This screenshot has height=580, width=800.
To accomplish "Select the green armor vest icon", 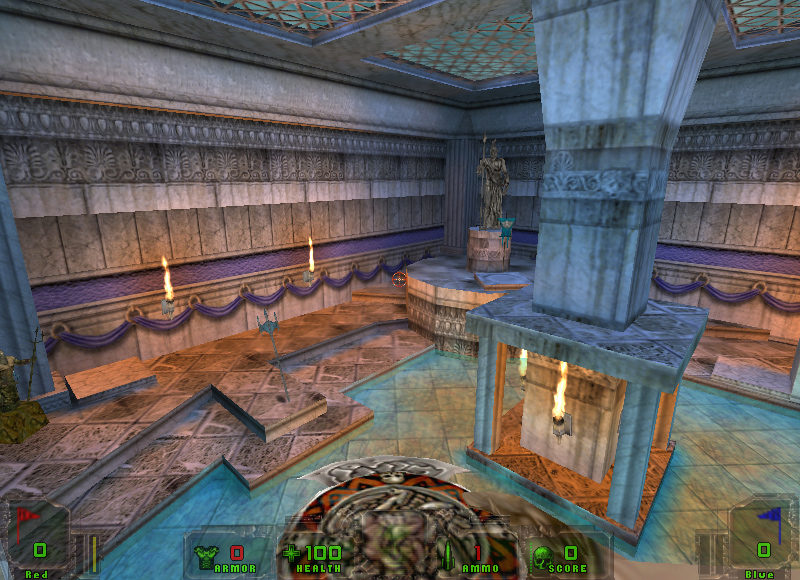I will pyautogui.click(x=209, y=553).
